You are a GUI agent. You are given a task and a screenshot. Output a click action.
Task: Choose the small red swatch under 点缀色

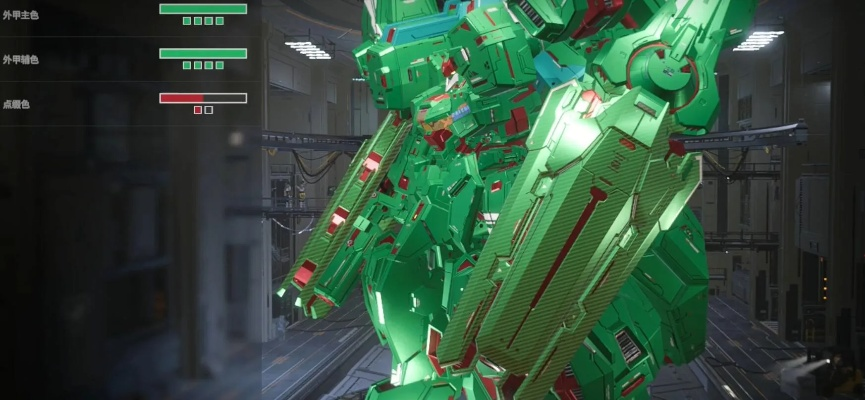pos(198,110)
